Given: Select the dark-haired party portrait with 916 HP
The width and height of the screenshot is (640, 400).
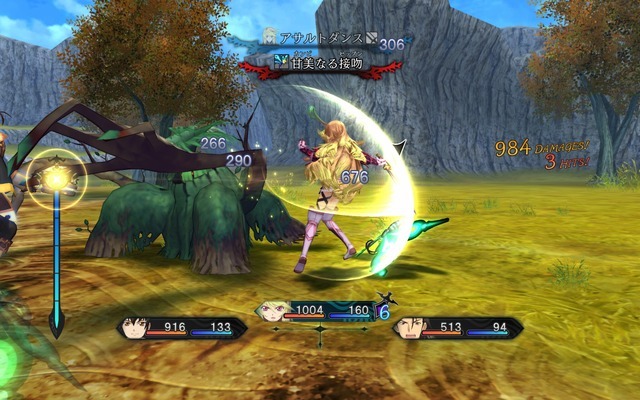Looking at the screenshot, I should click(x=134, y=327).
